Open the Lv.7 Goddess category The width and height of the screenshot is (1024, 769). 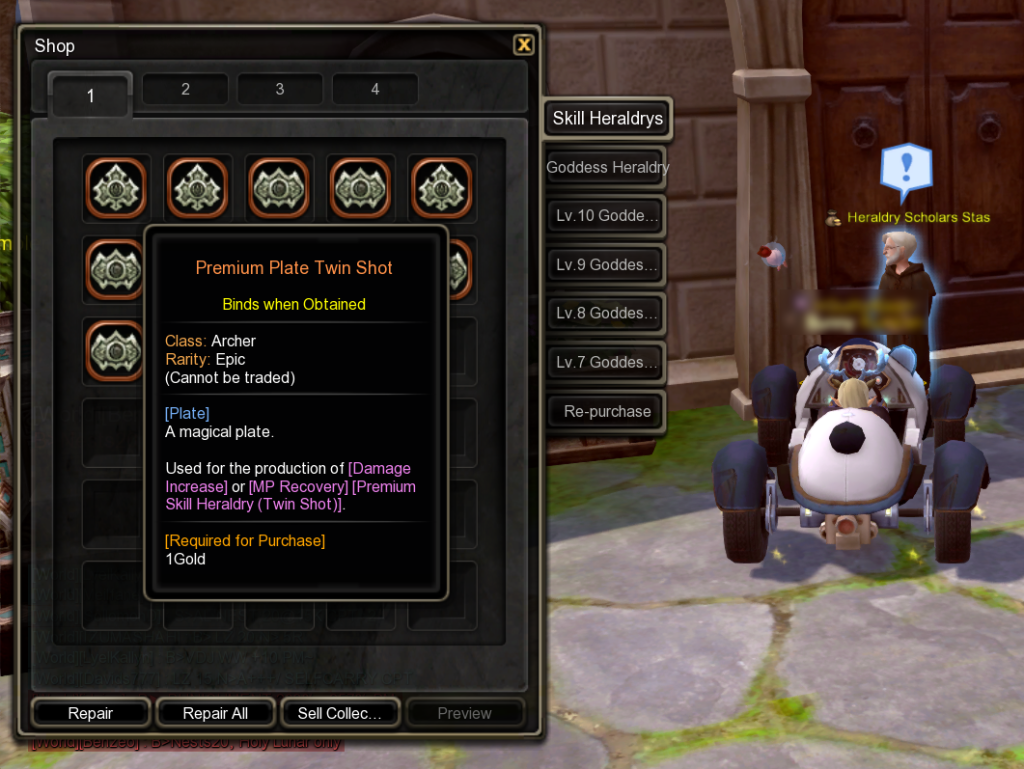[x=607, y=362]
